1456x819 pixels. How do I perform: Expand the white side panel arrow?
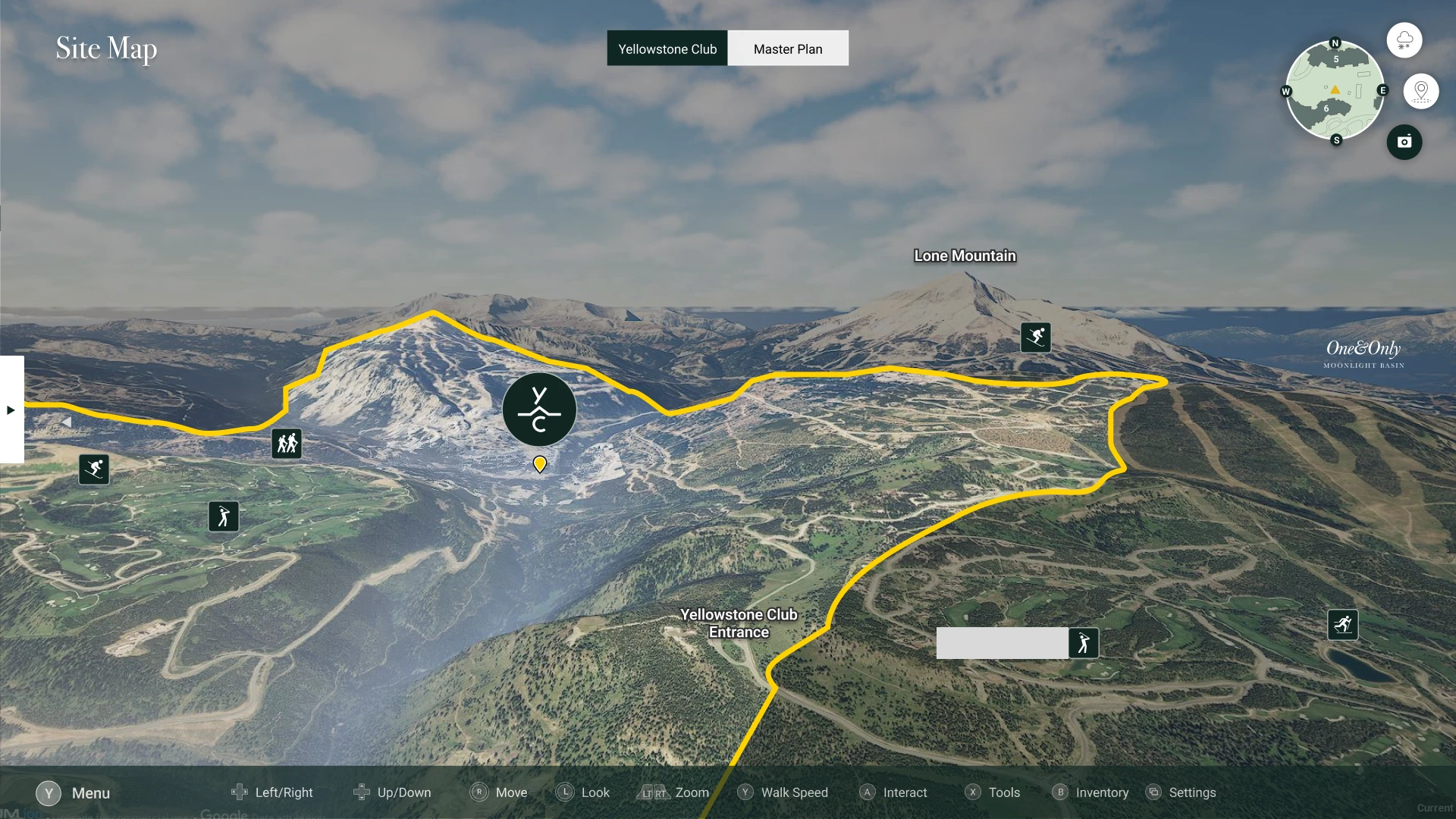[11, 409]
